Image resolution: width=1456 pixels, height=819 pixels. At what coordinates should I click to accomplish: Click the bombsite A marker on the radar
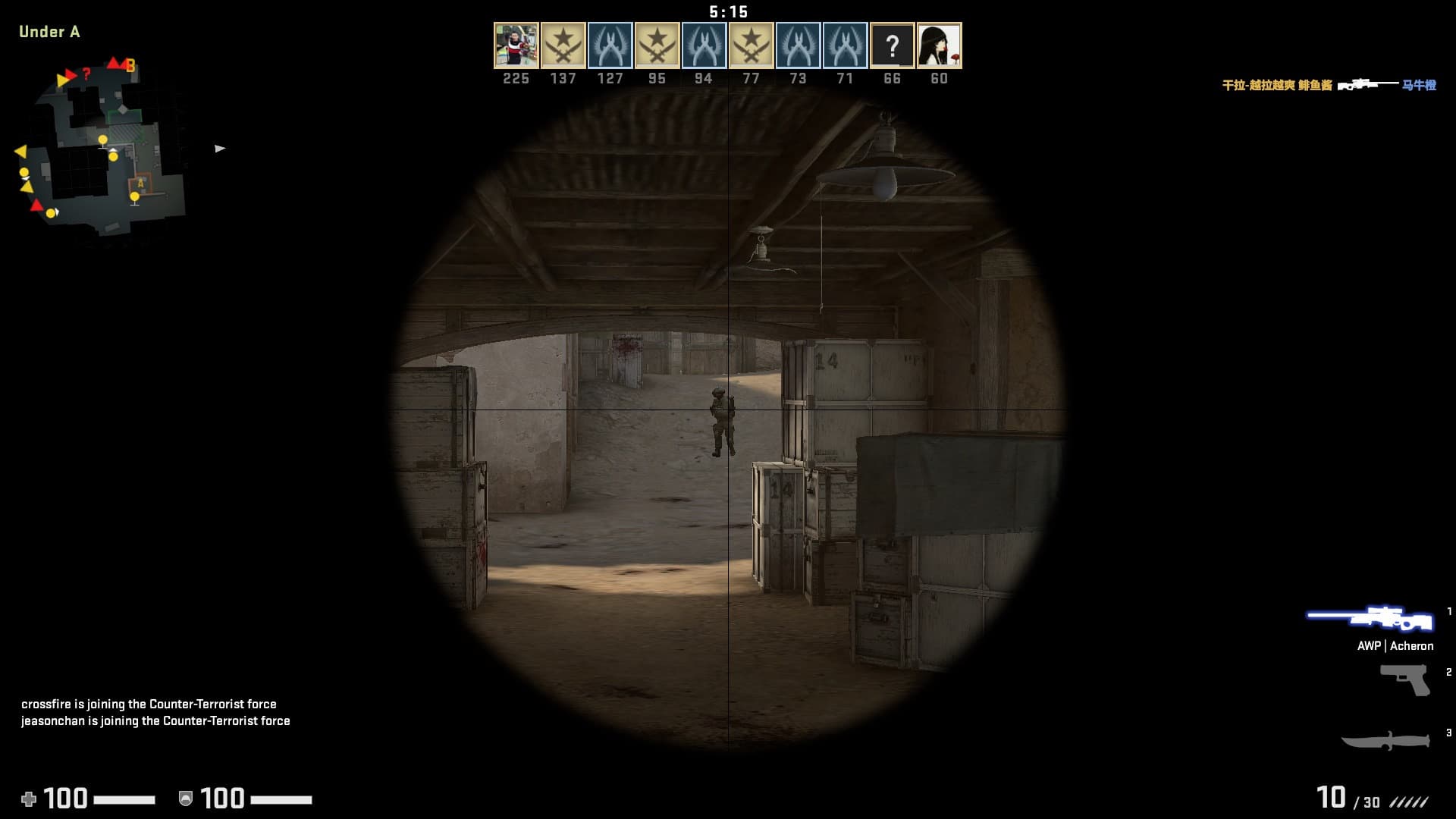[140, 183]
